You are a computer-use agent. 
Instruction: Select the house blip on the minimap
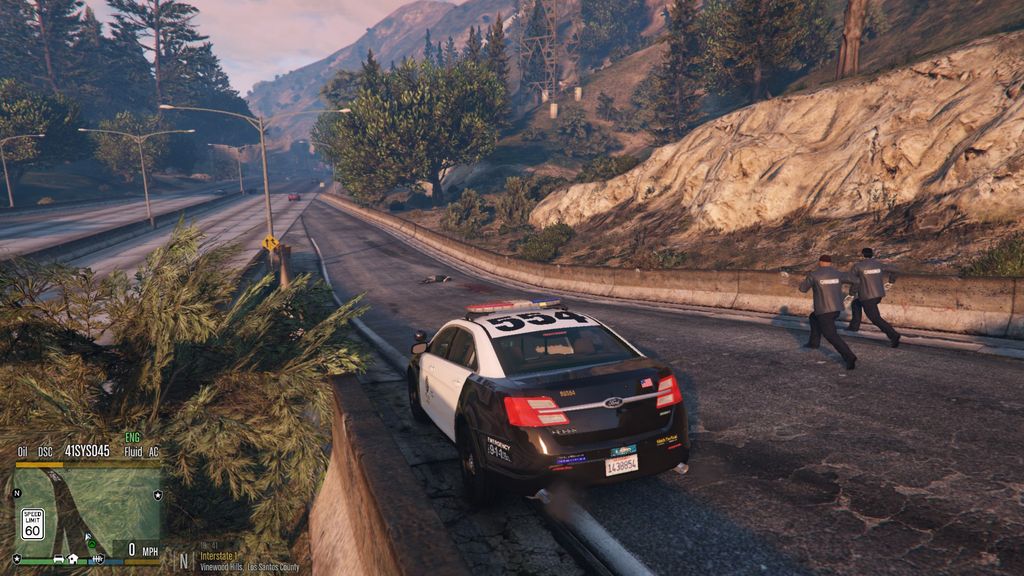point(73,558)
